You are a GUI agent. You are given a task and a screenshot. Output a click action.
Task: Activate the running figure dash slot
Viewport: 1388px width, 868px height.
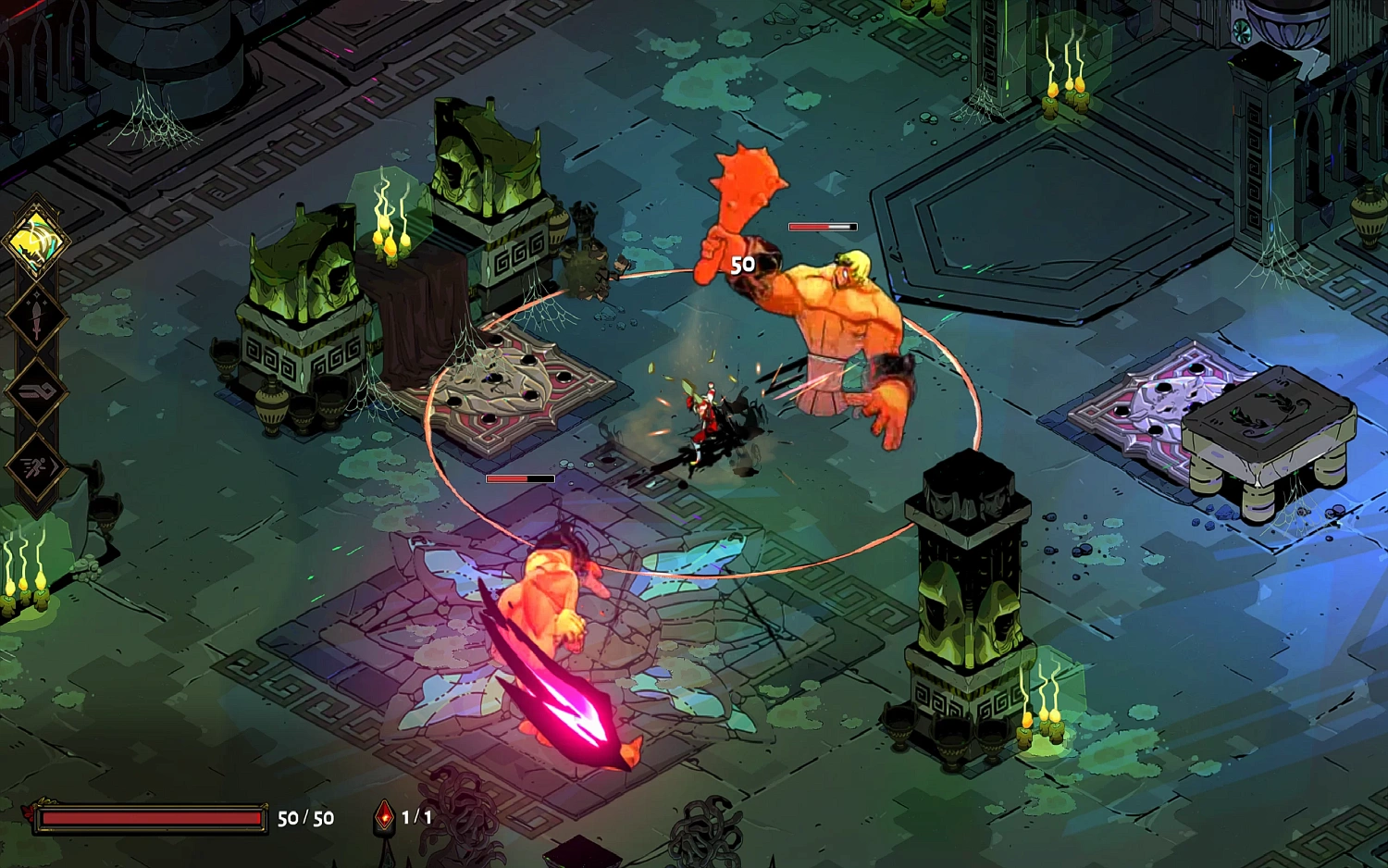(x=36, y=467)
